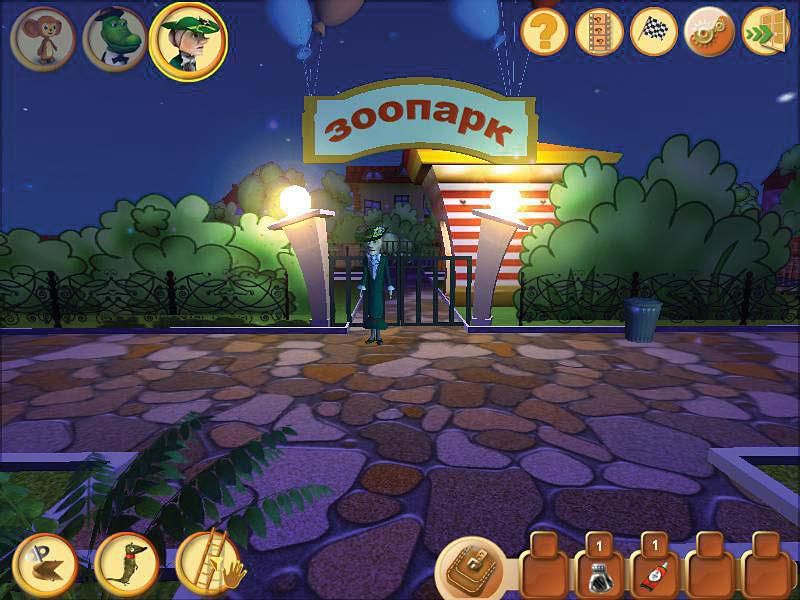Screen dimensions: 800x600
Task: Open the film strip cutscenes button
Action: click(x=600, y=33)
